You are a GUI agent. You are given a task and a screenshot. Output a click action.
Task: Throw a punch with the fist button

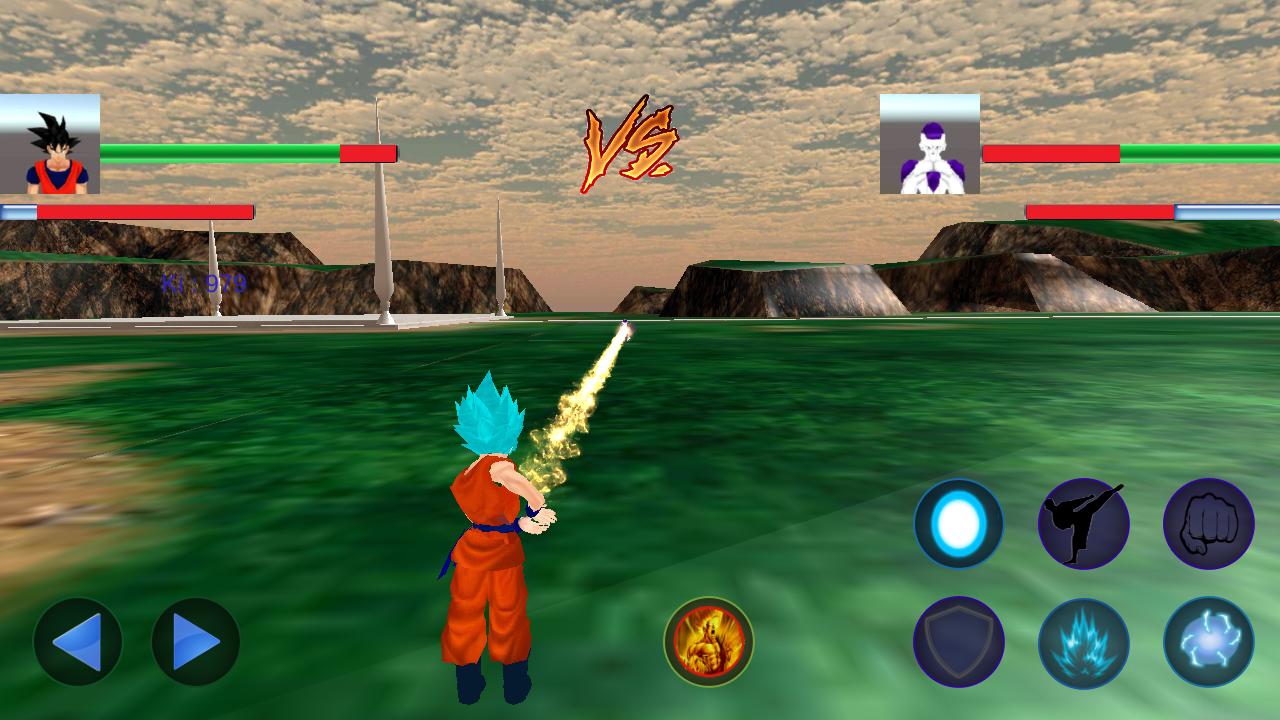coord(1208,523)
